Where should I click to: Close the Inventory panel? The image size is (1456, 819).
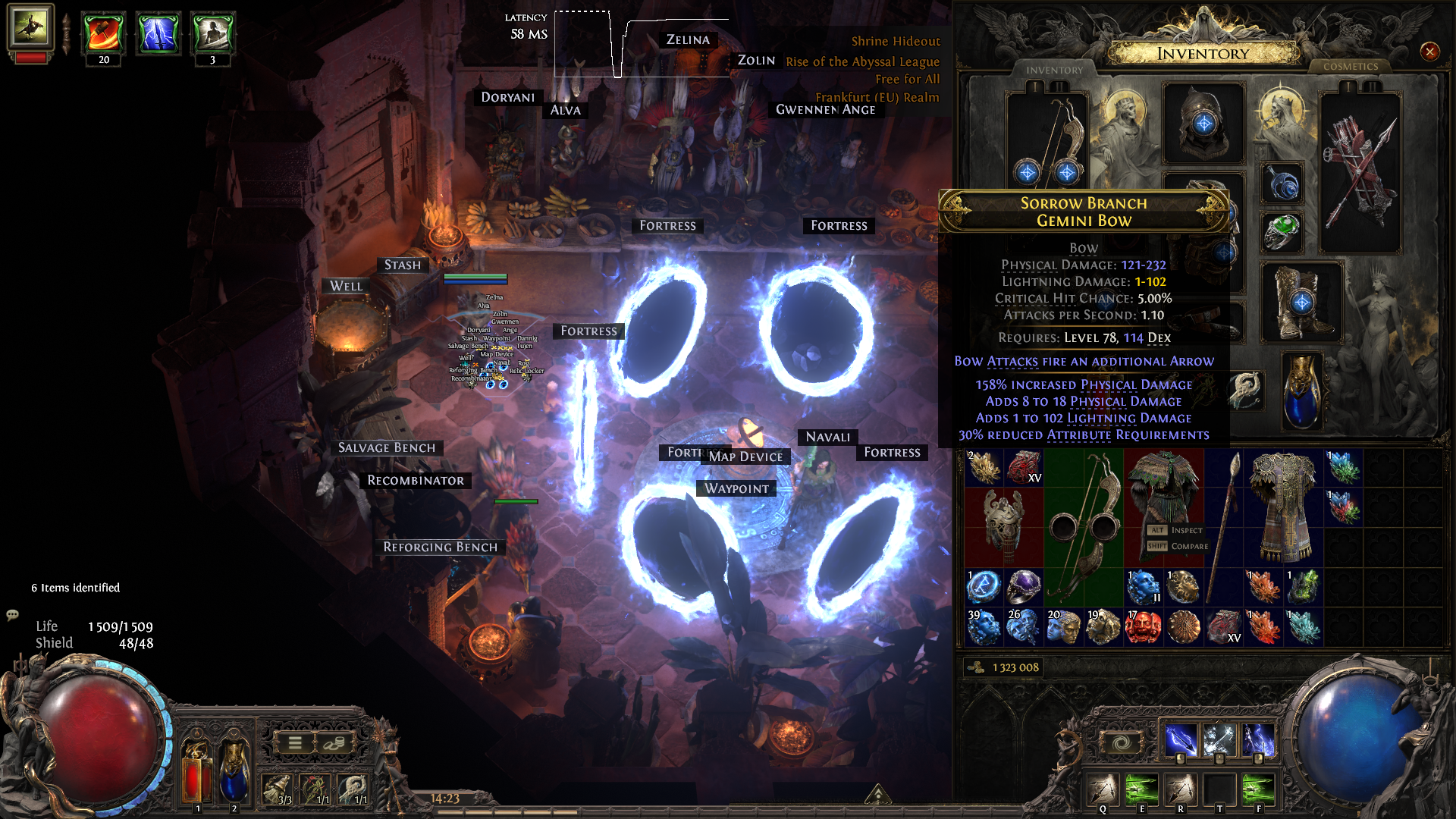coord(1429,52)
